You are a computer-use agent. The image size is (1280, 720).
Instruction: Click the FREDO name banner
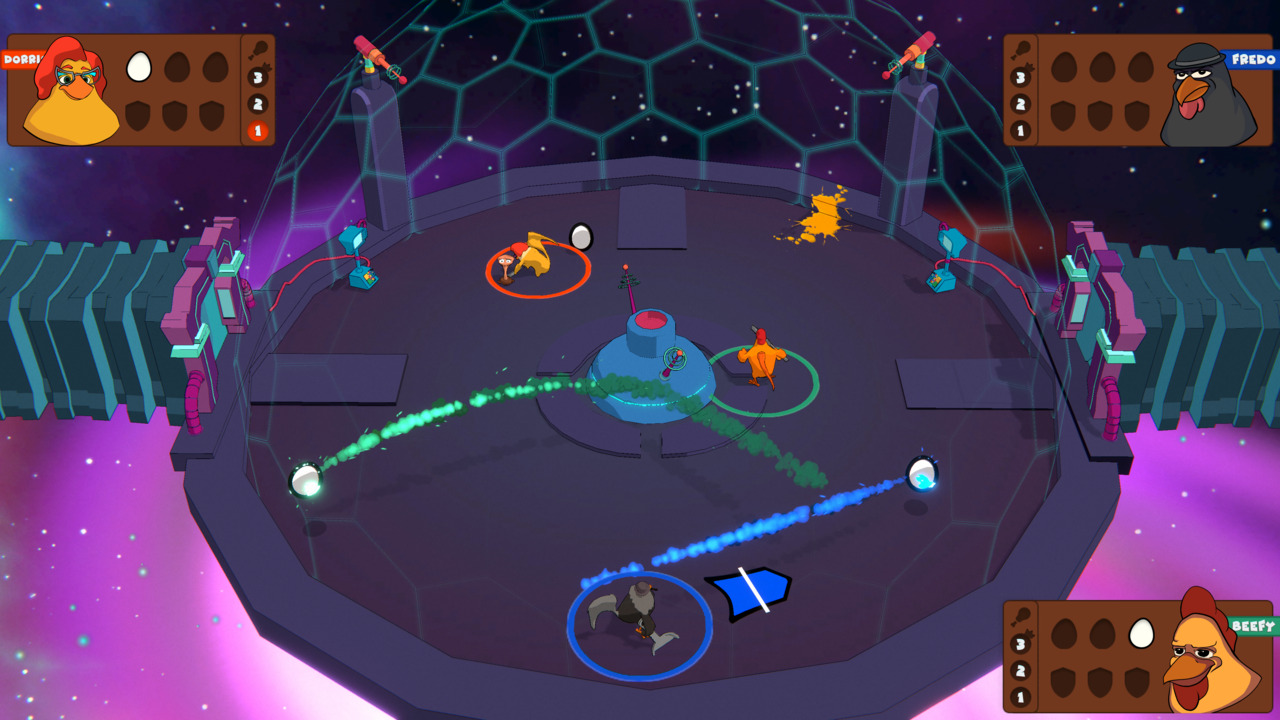coord(1253,59)
